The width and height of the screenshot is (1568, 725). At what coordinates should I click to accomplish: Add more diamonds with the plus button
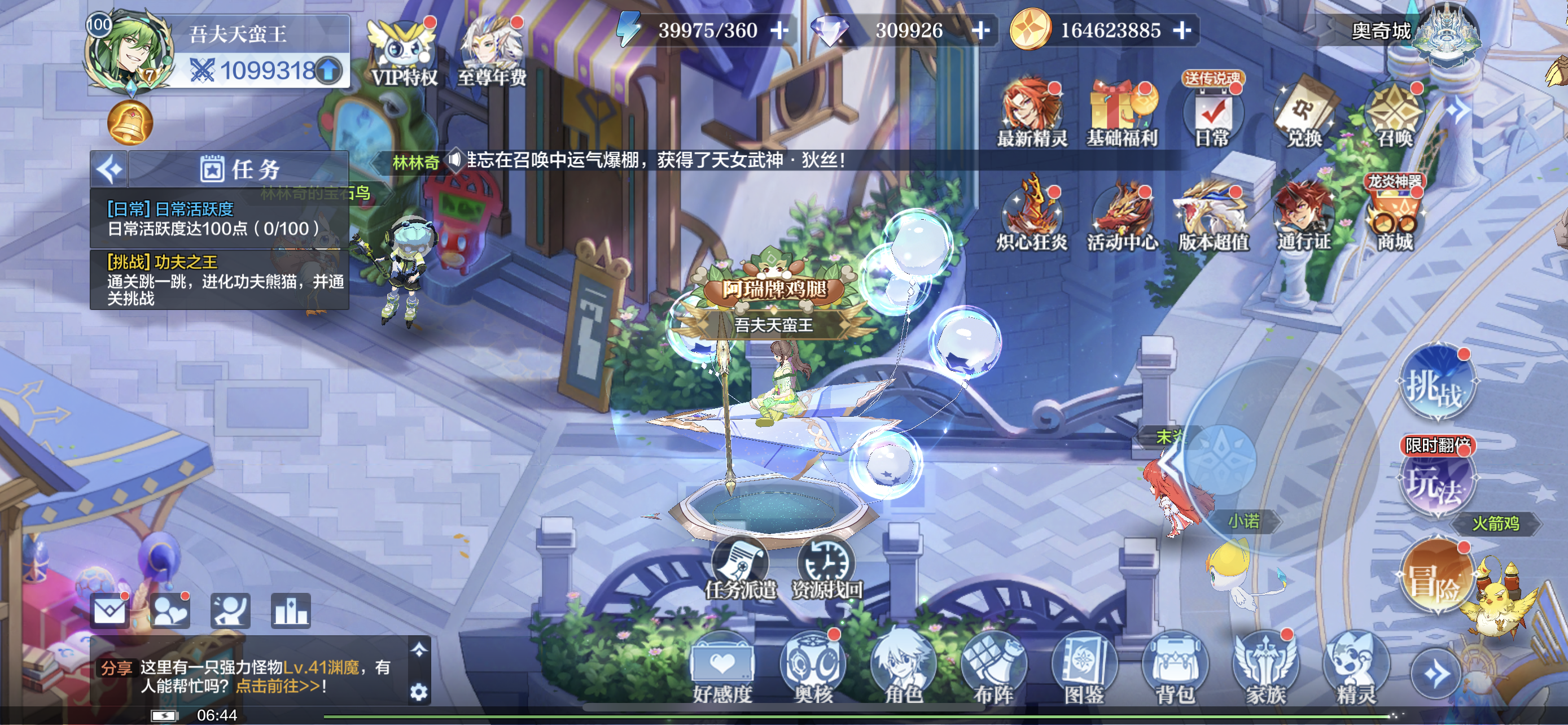tap(980, 30)
